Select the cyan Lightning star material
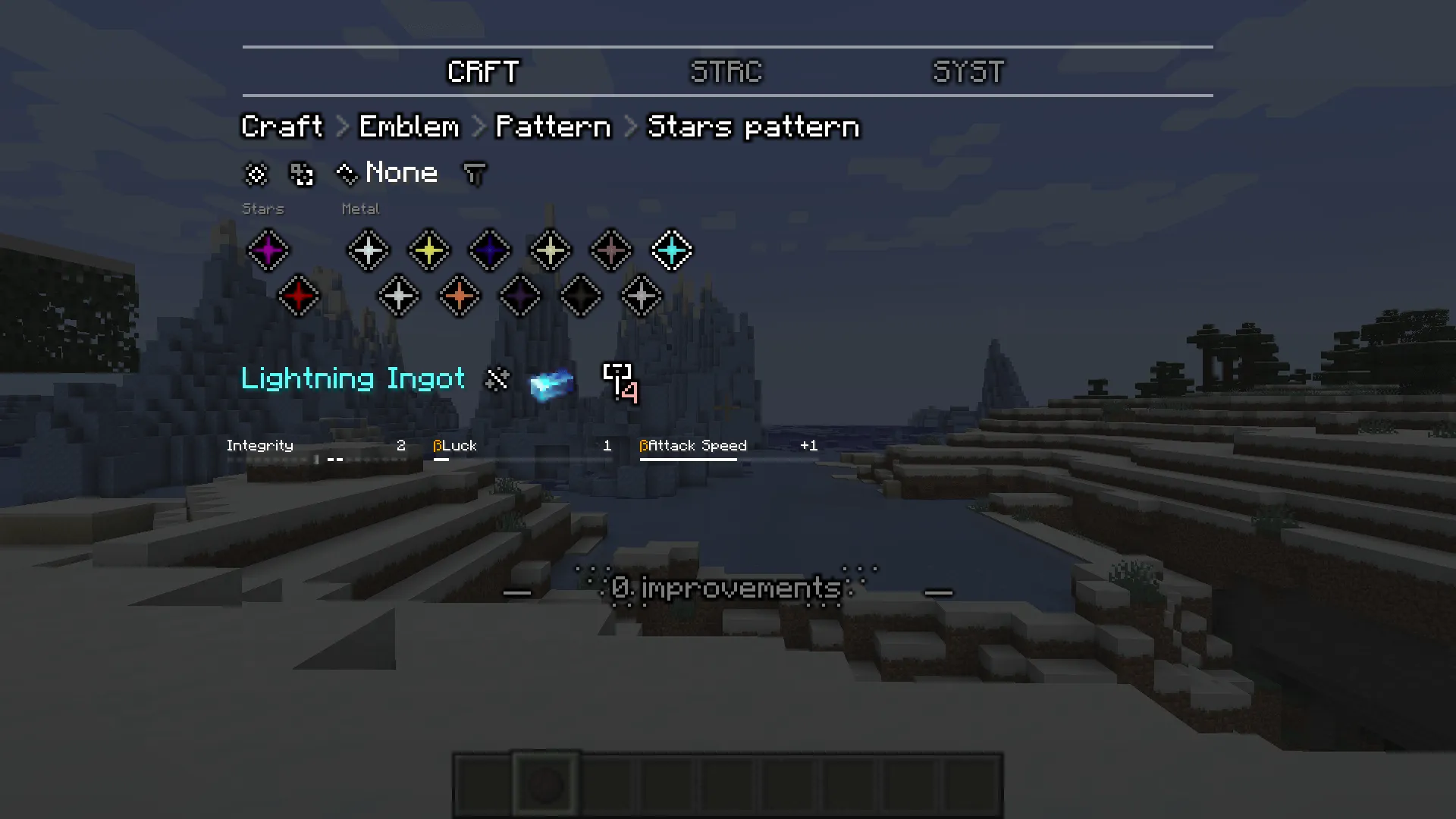The width and height of the screenshot is (1456, 819). (x=671, y=250)
